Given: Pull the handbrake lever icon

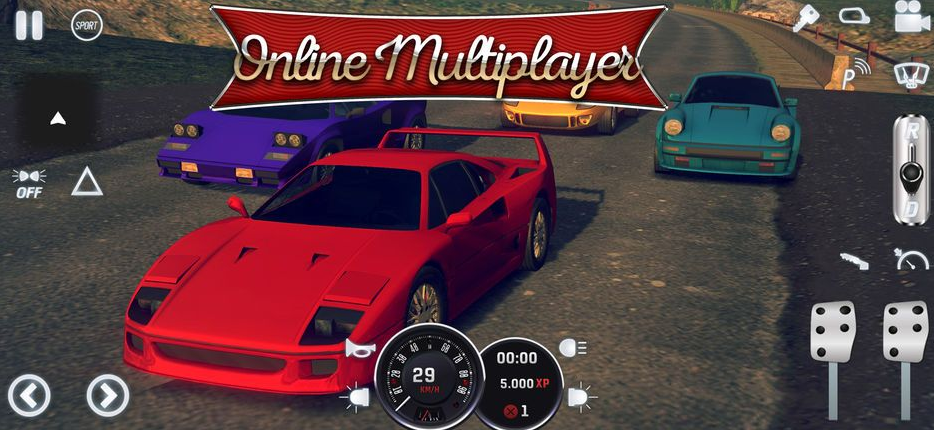Looking at the screenshot, I should (854, 260).
